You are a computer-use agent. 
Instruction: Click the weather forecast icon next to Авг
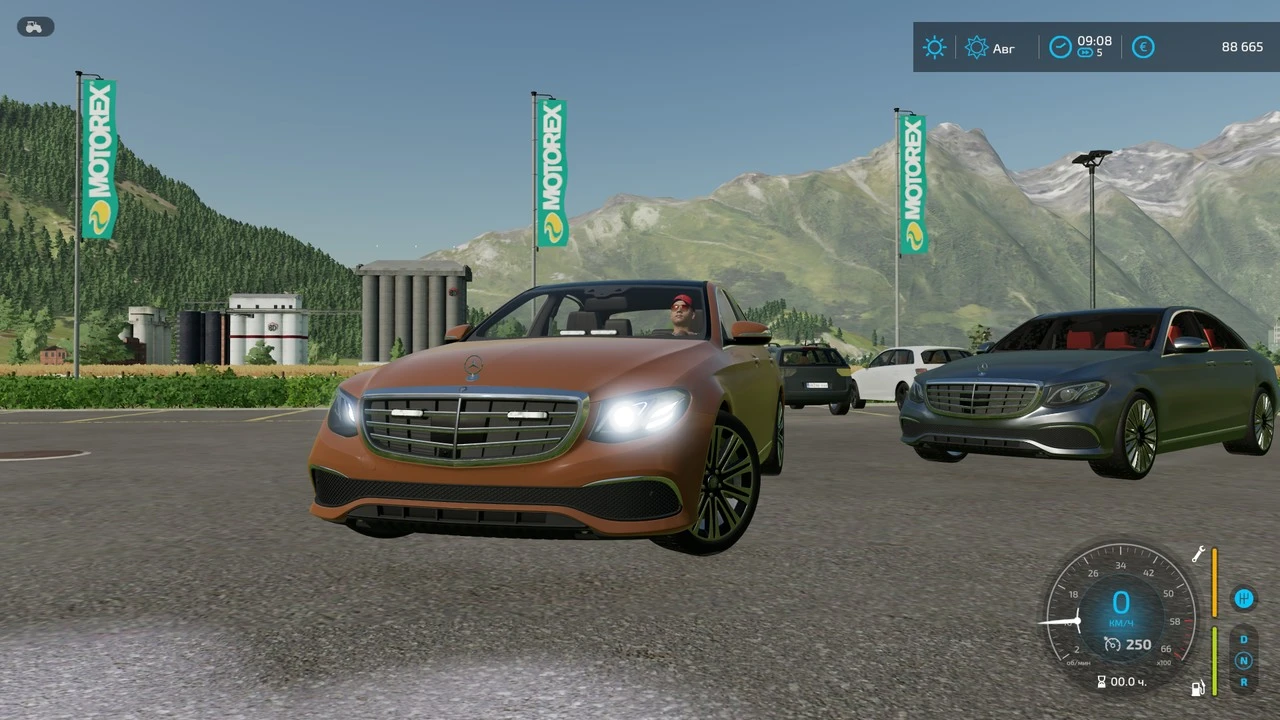[976, 47]
